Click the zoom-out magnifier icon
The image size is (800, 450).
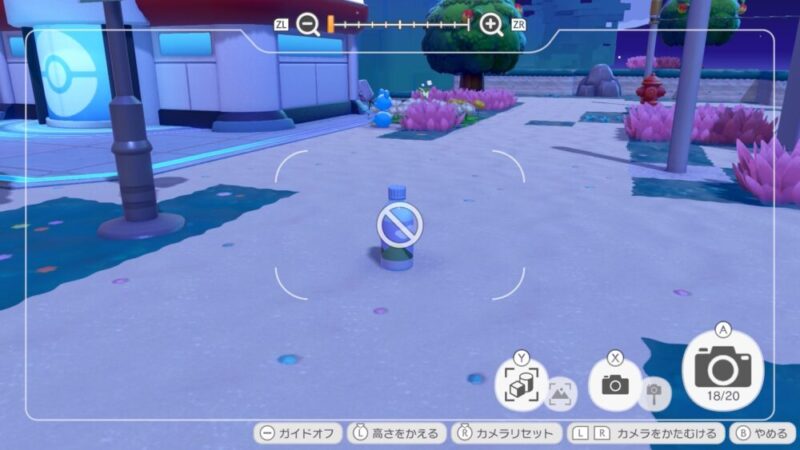(x=308, y=25)
